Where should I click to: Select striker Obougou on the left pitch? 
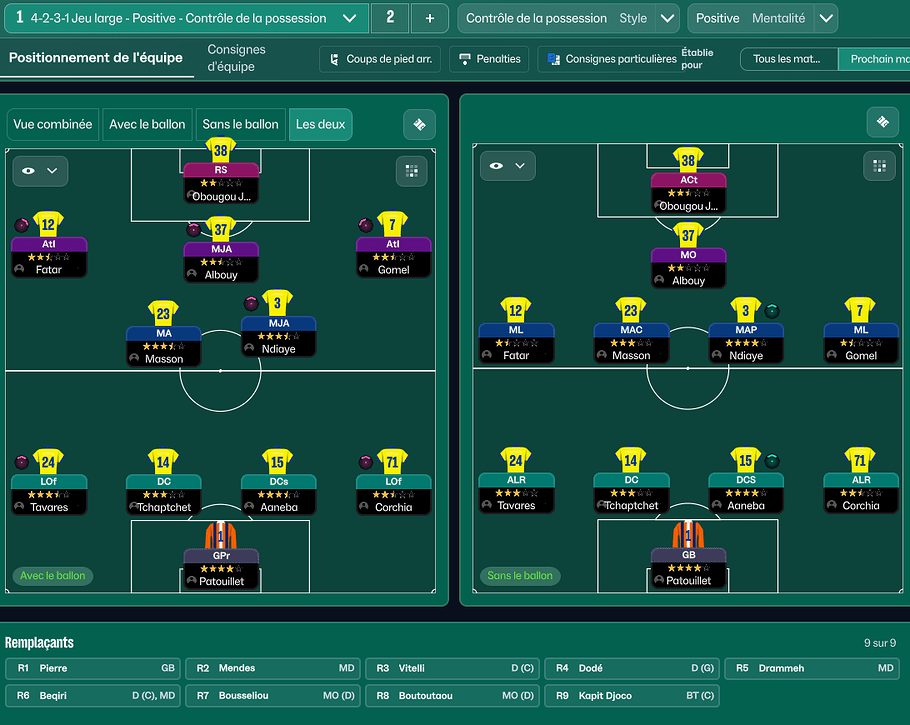click(x=221, y=182)
